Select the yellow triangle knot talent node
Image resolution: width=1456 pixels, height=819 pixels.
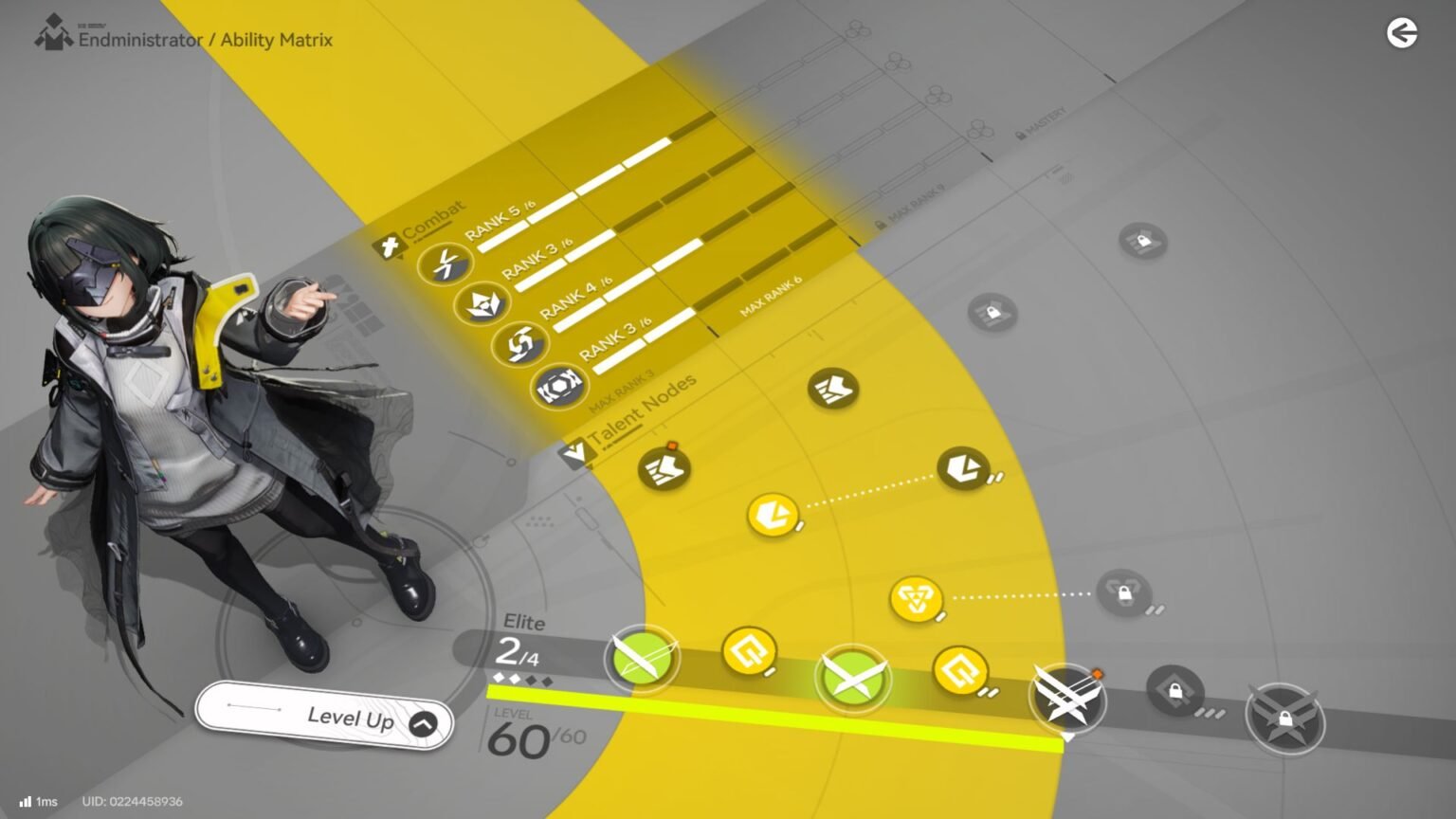tap(915, 598)
